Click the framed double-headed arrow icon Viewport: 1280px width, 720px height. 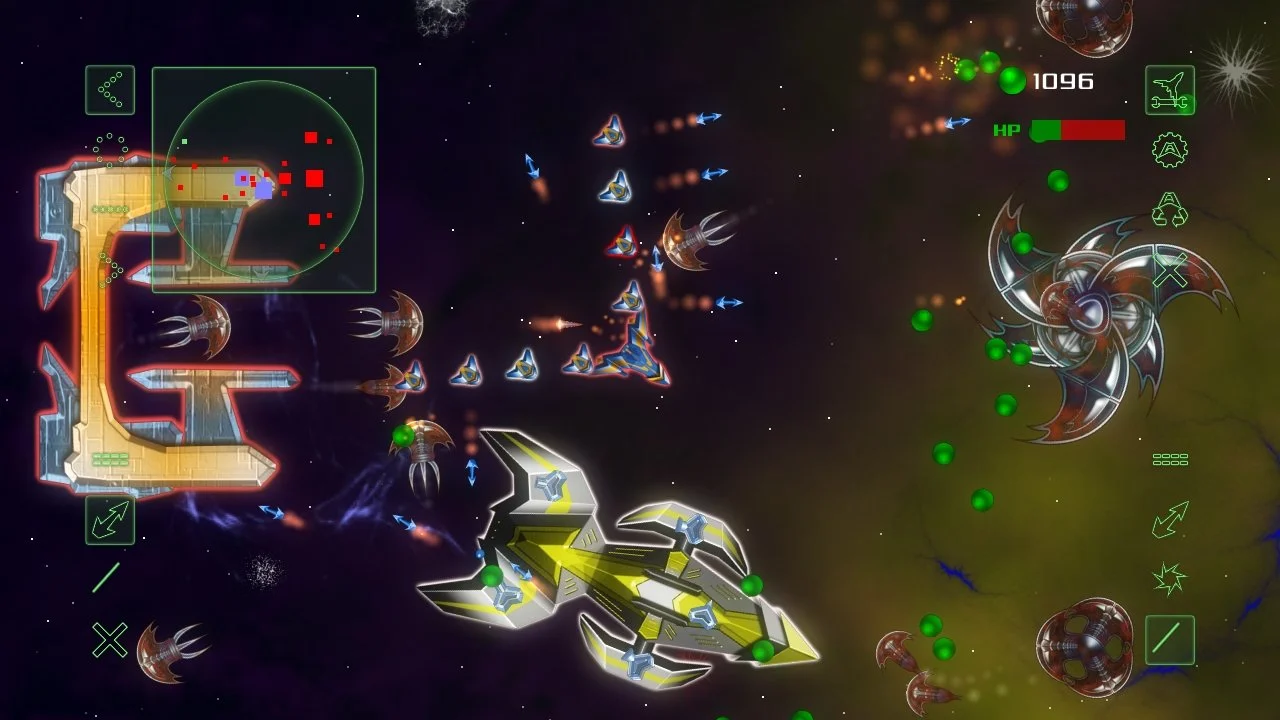110,520
